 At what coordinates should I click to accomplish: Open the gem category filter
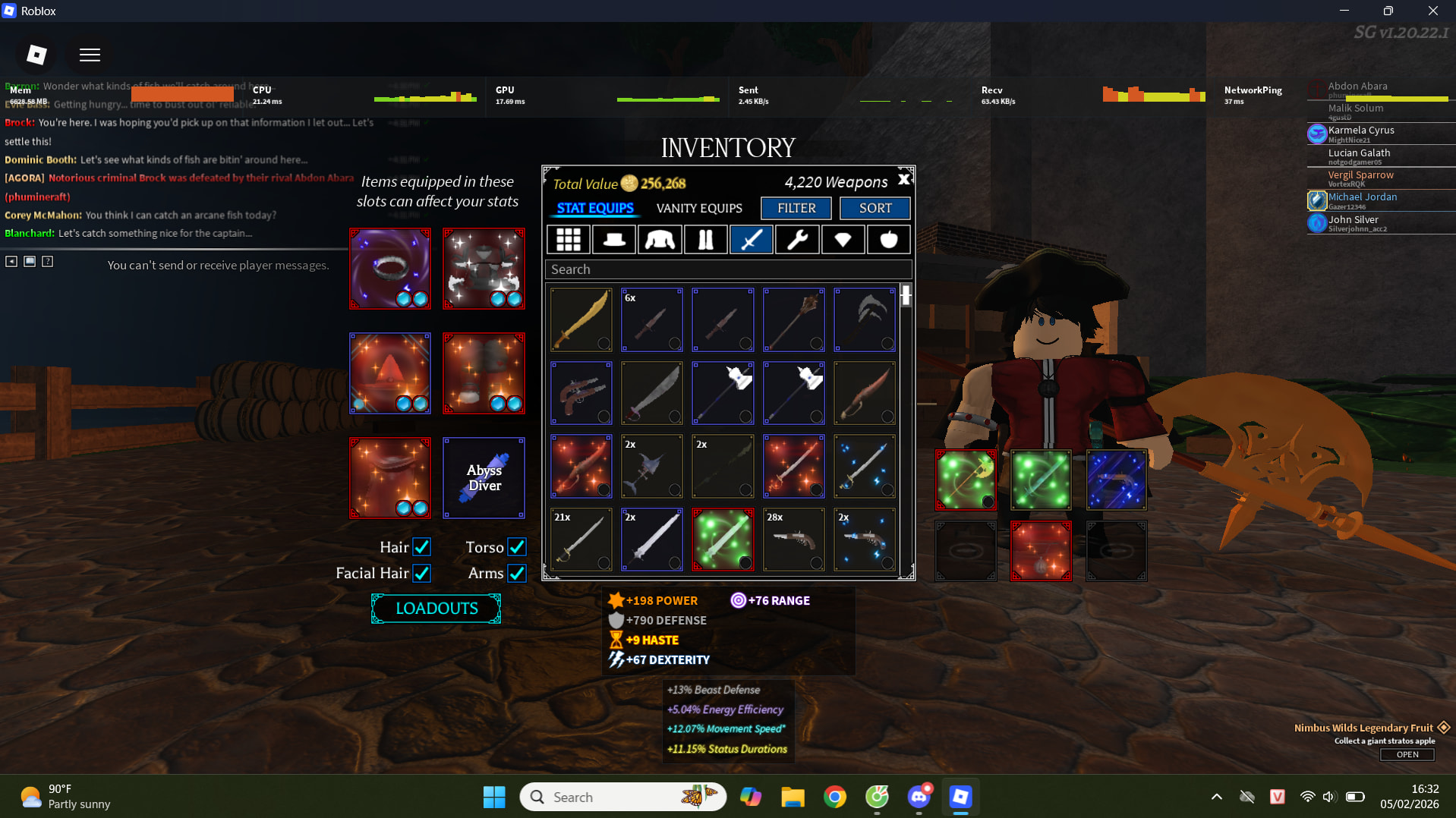pos(843,240)
